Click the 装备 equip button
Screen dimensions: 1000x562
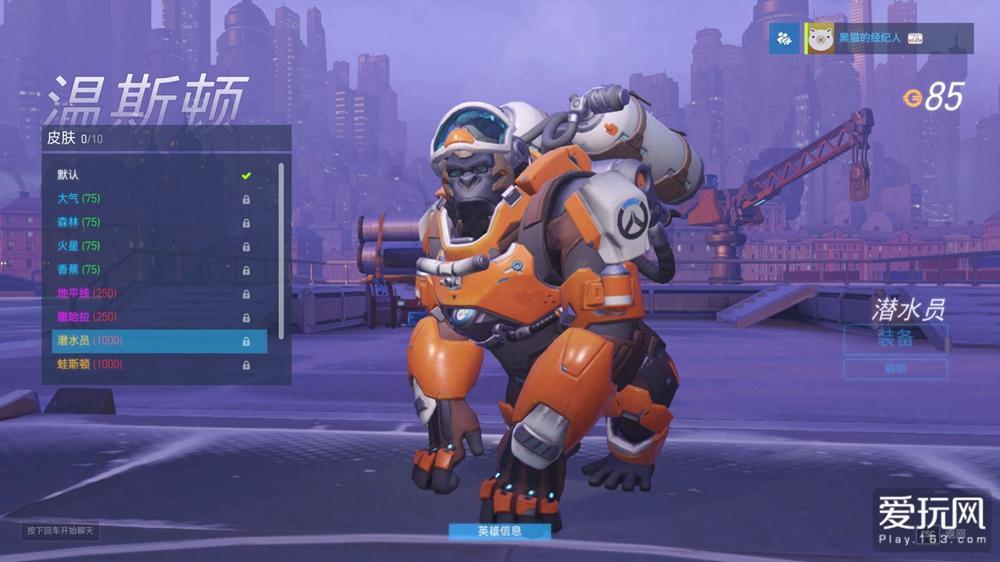895,338
